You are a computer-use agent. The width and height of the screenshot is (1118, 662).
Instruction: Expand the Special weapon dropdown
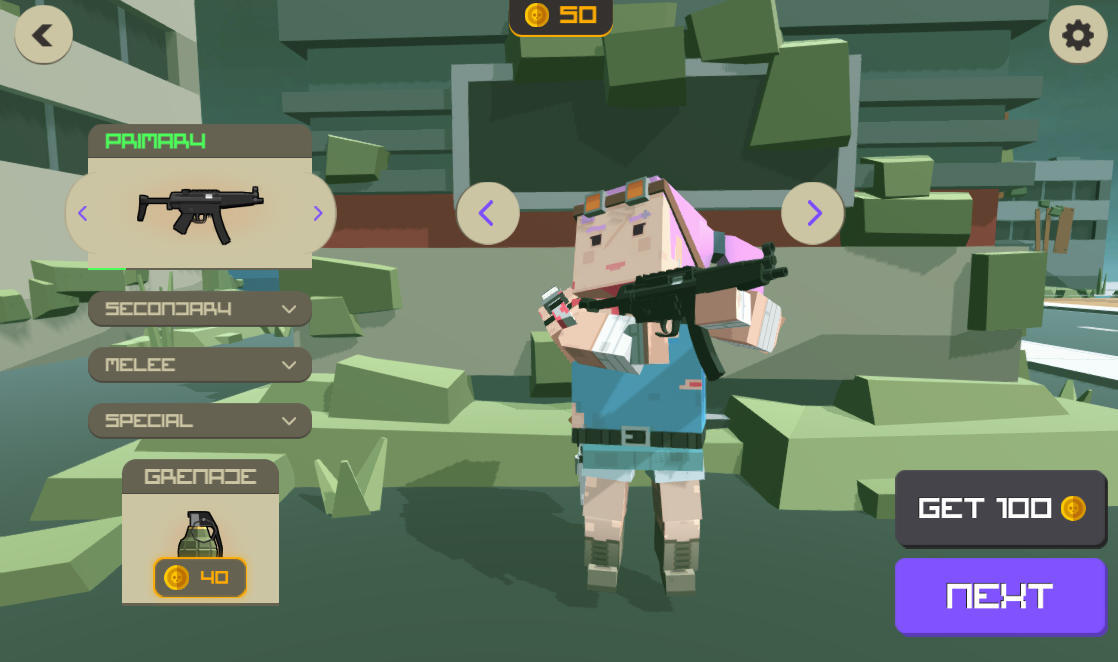point(200,421)
